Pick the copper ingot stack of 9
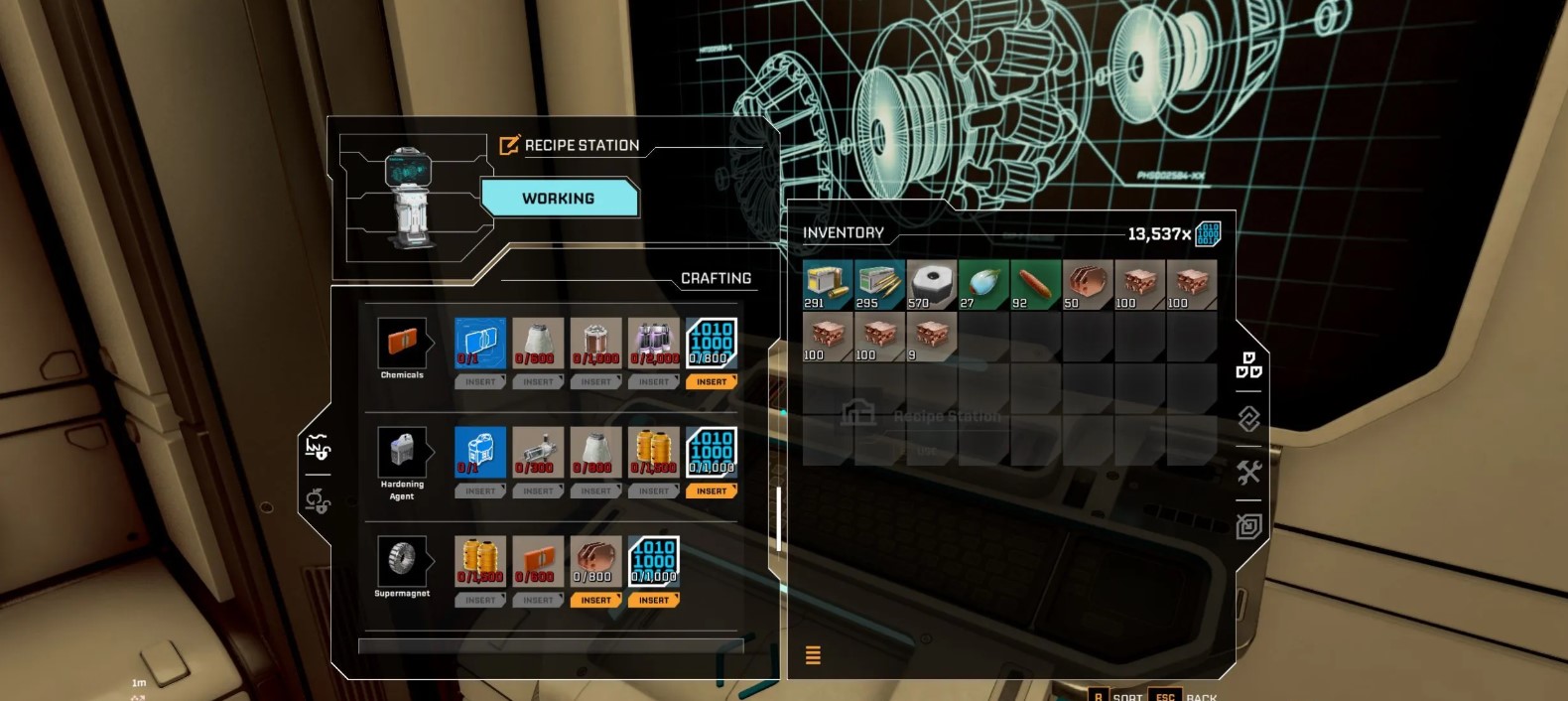Viewport: 1568px width, 701px height. tap(932, 338)
